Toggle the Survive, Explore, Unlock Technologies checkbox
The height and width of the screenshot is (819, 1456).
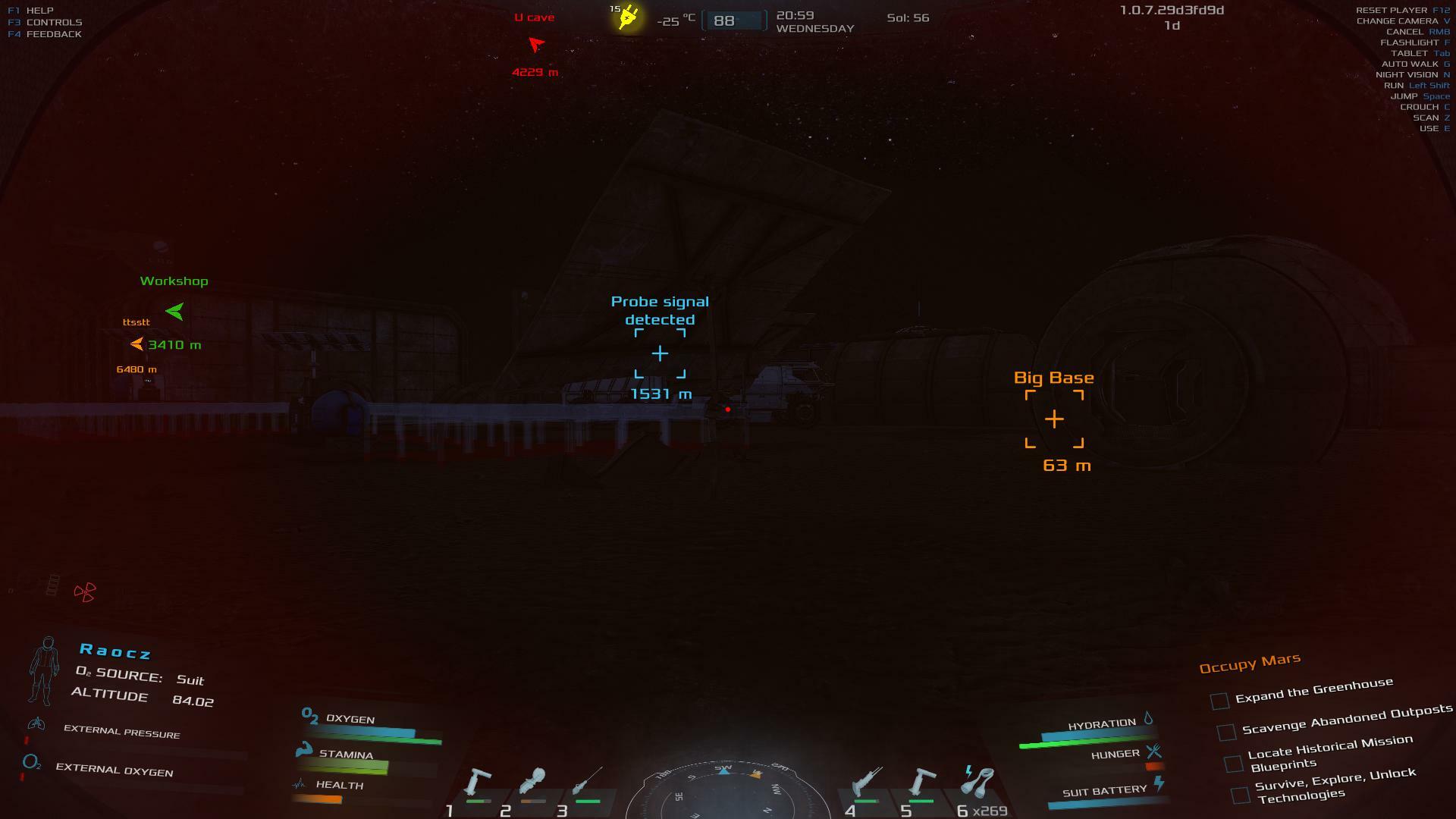tap(1241, 795)
